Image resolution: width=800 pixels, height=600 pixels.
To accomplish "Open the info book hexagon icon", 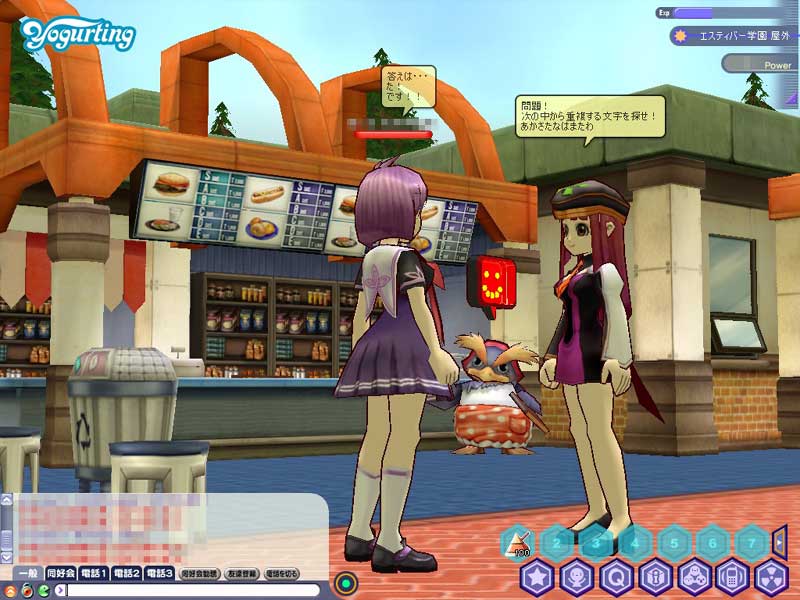I will [655, 578].
